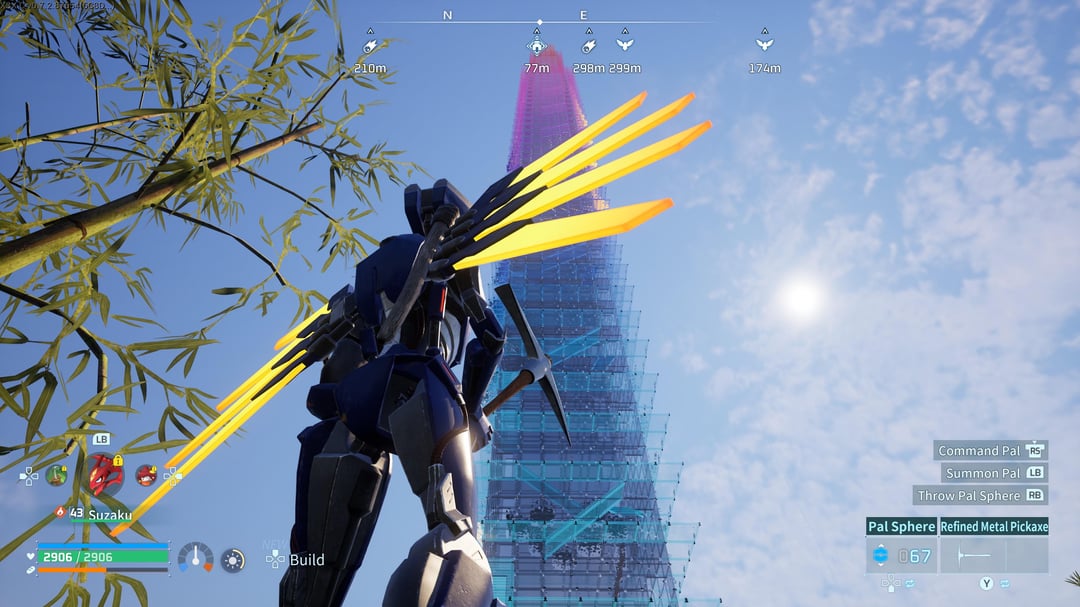Click the sun time-of-day icon

coord(233,560)
